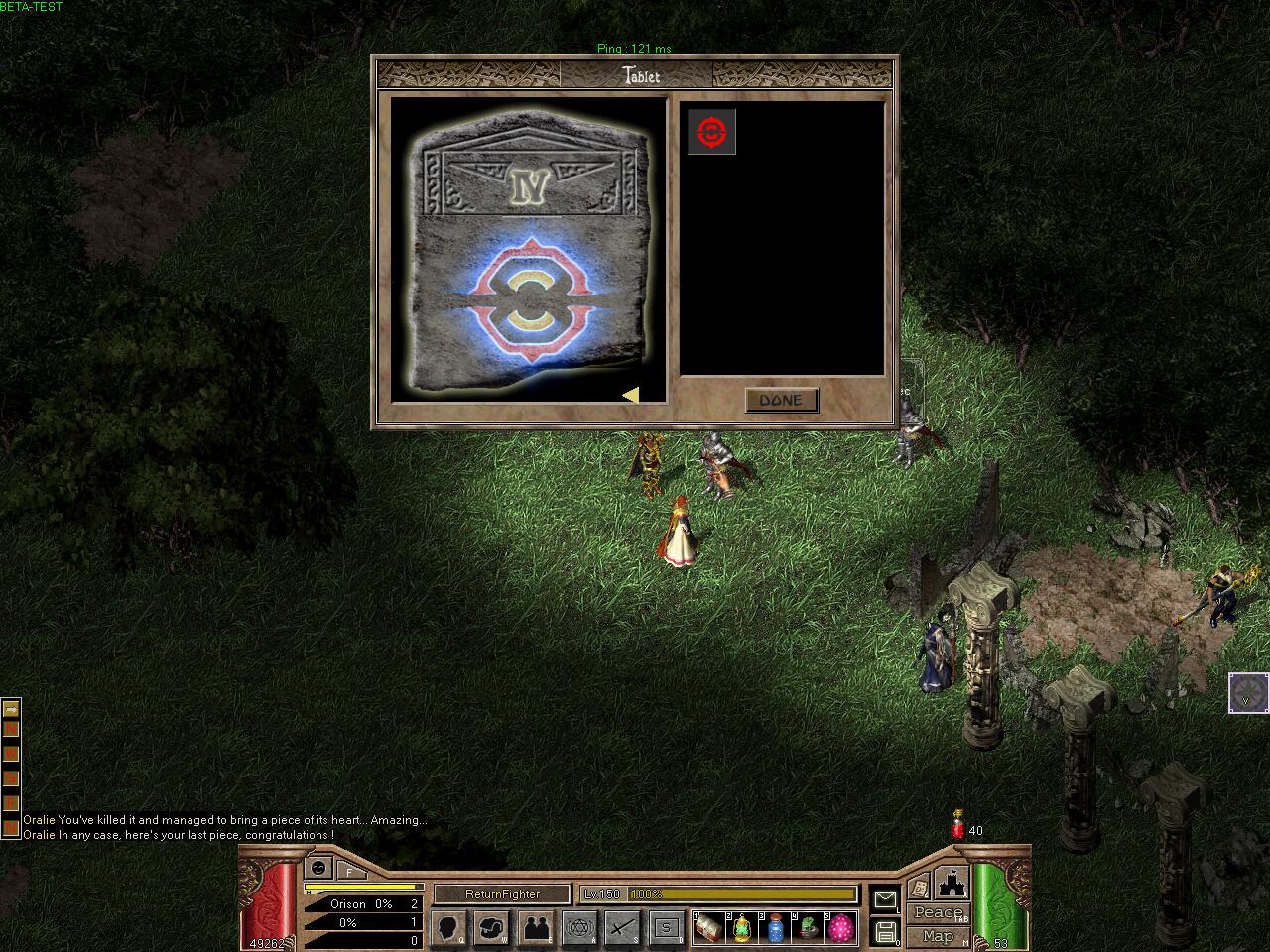Click the sword skills icon
This screenshot has width=1270, height=952.
[623, 928]
